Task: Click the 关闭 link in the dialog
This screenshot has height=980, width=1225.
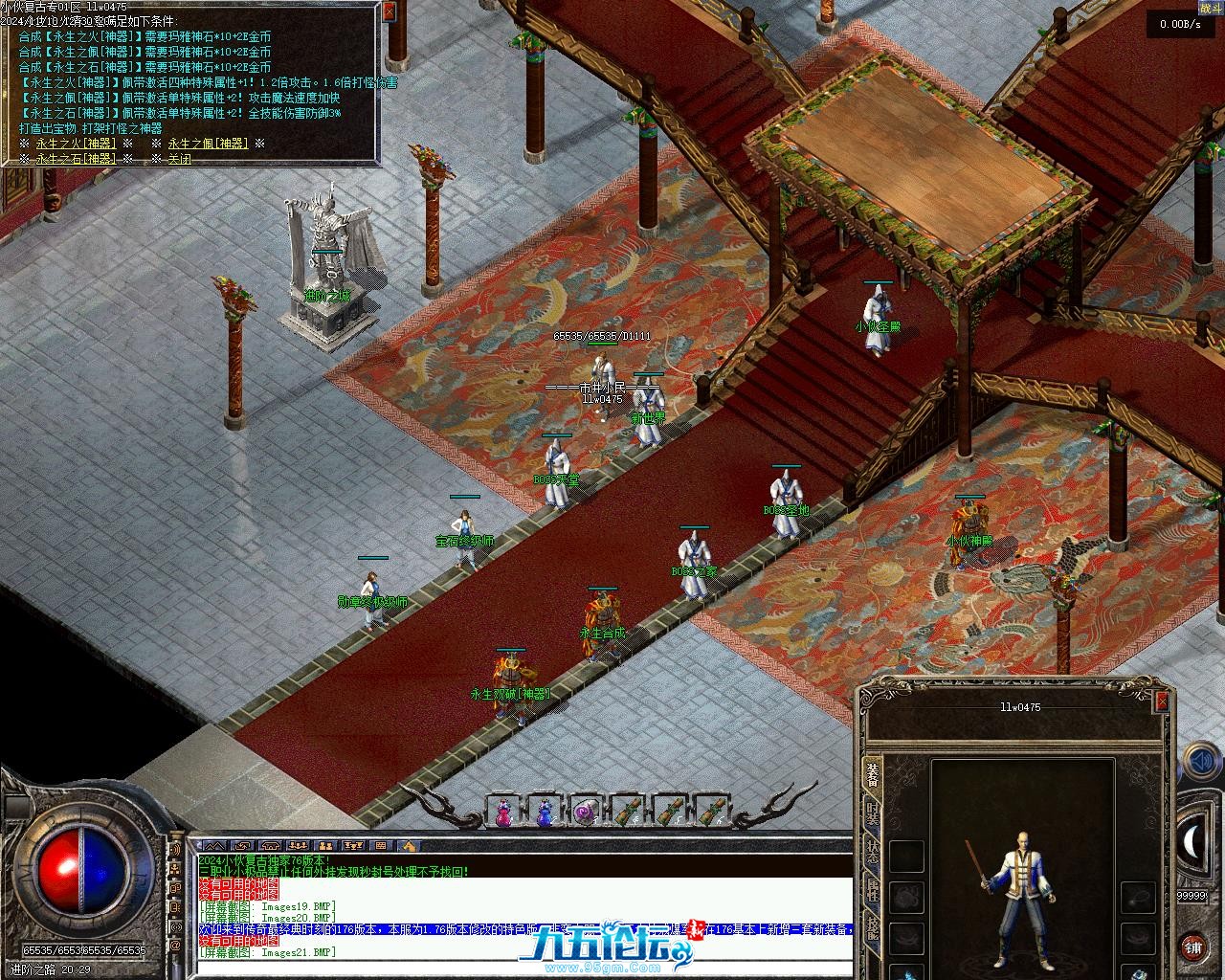Action: [179, 159]
